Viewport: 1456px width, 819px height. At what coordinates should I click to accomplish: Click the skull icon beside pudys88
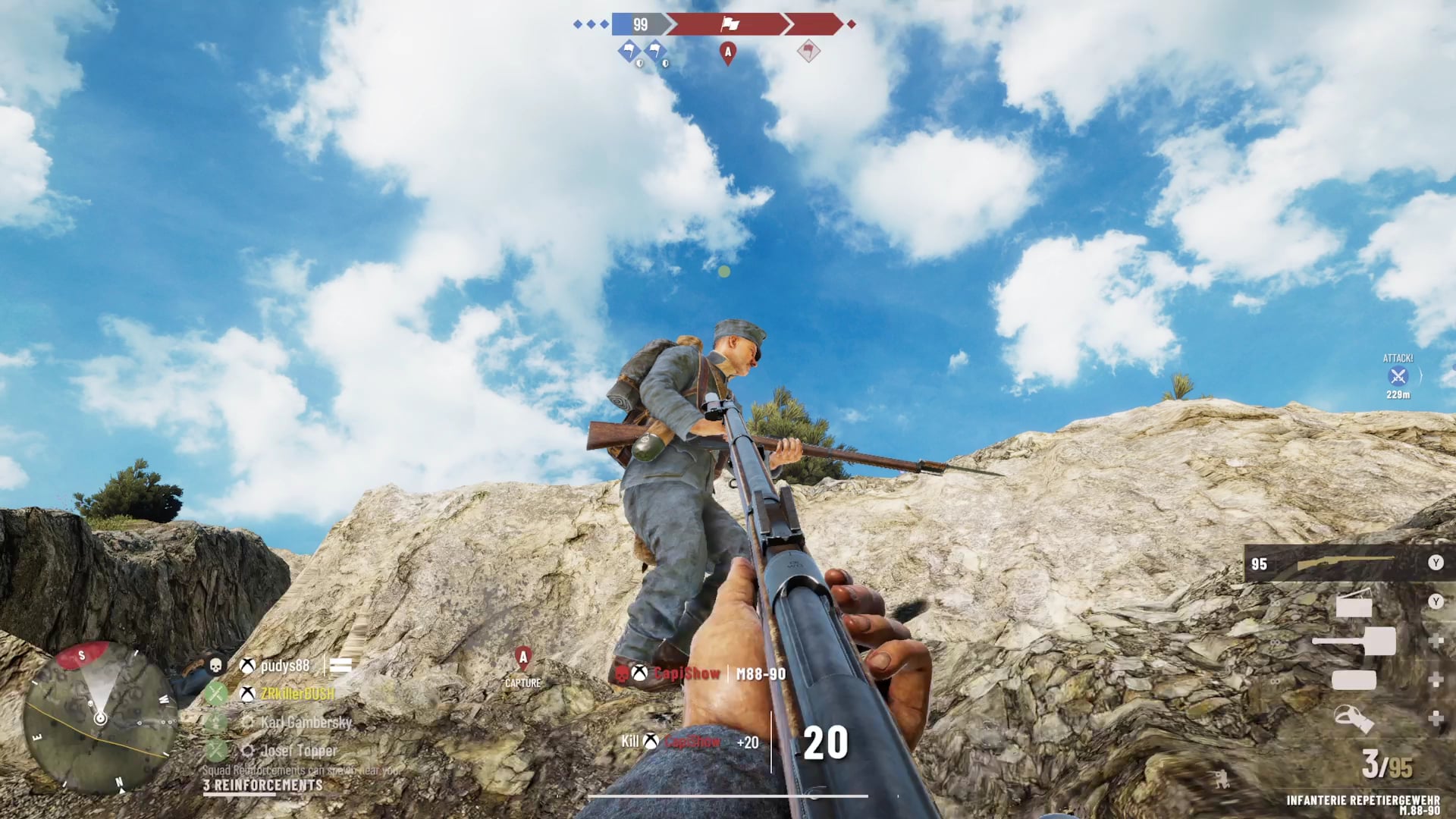215,666
